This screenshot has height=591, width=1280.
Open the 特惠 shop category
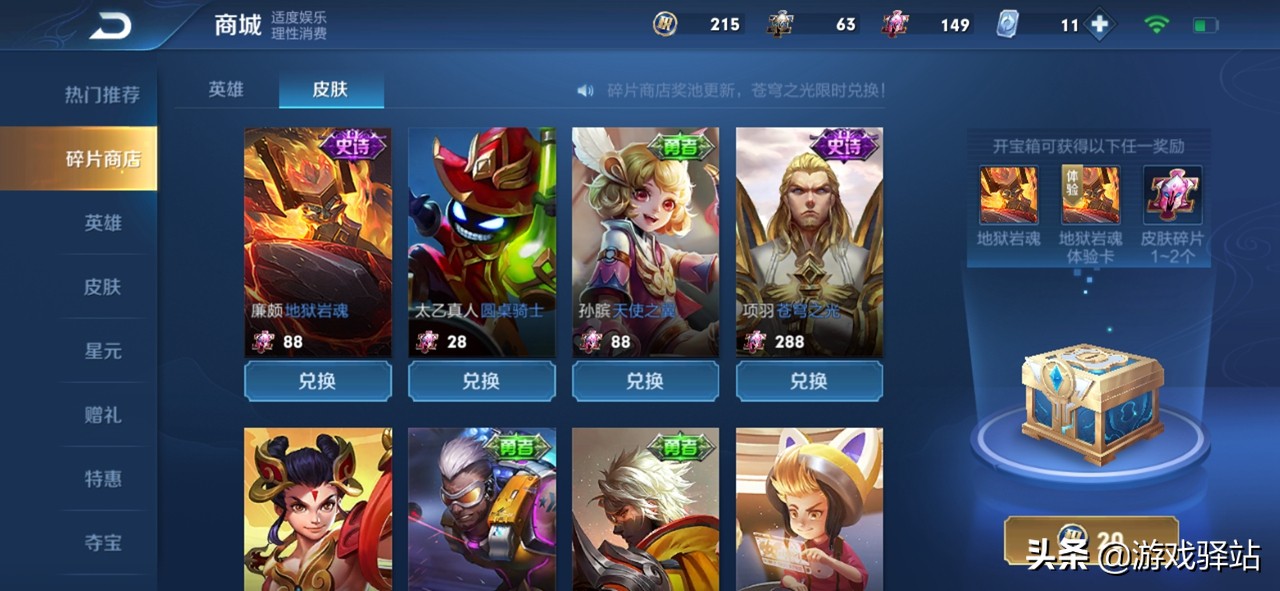(102, 479)
